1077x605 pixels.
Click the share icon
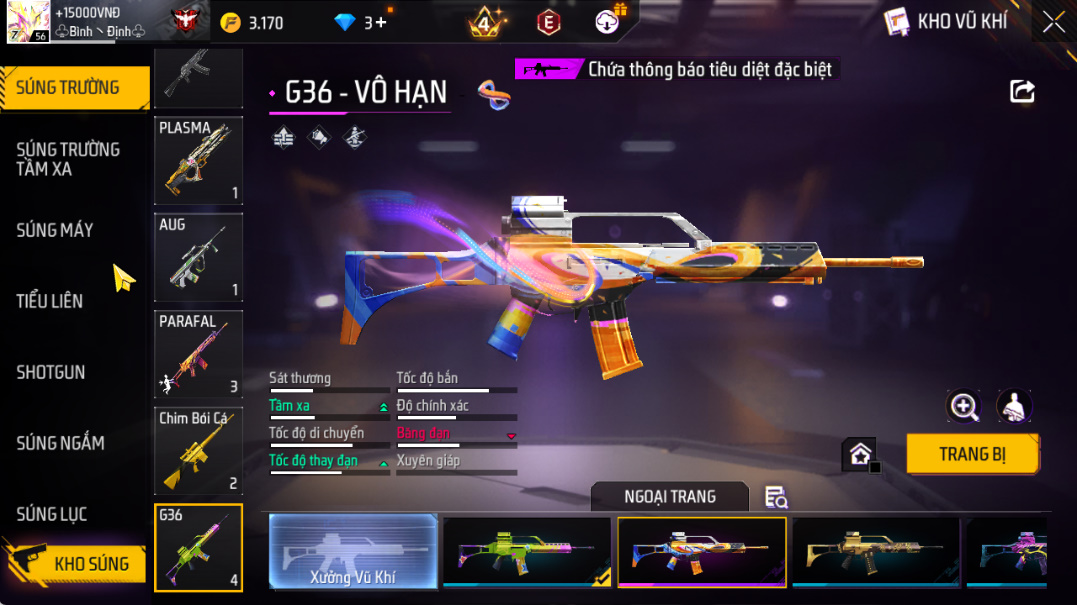pyautogui.click(x=1022, y=92)
